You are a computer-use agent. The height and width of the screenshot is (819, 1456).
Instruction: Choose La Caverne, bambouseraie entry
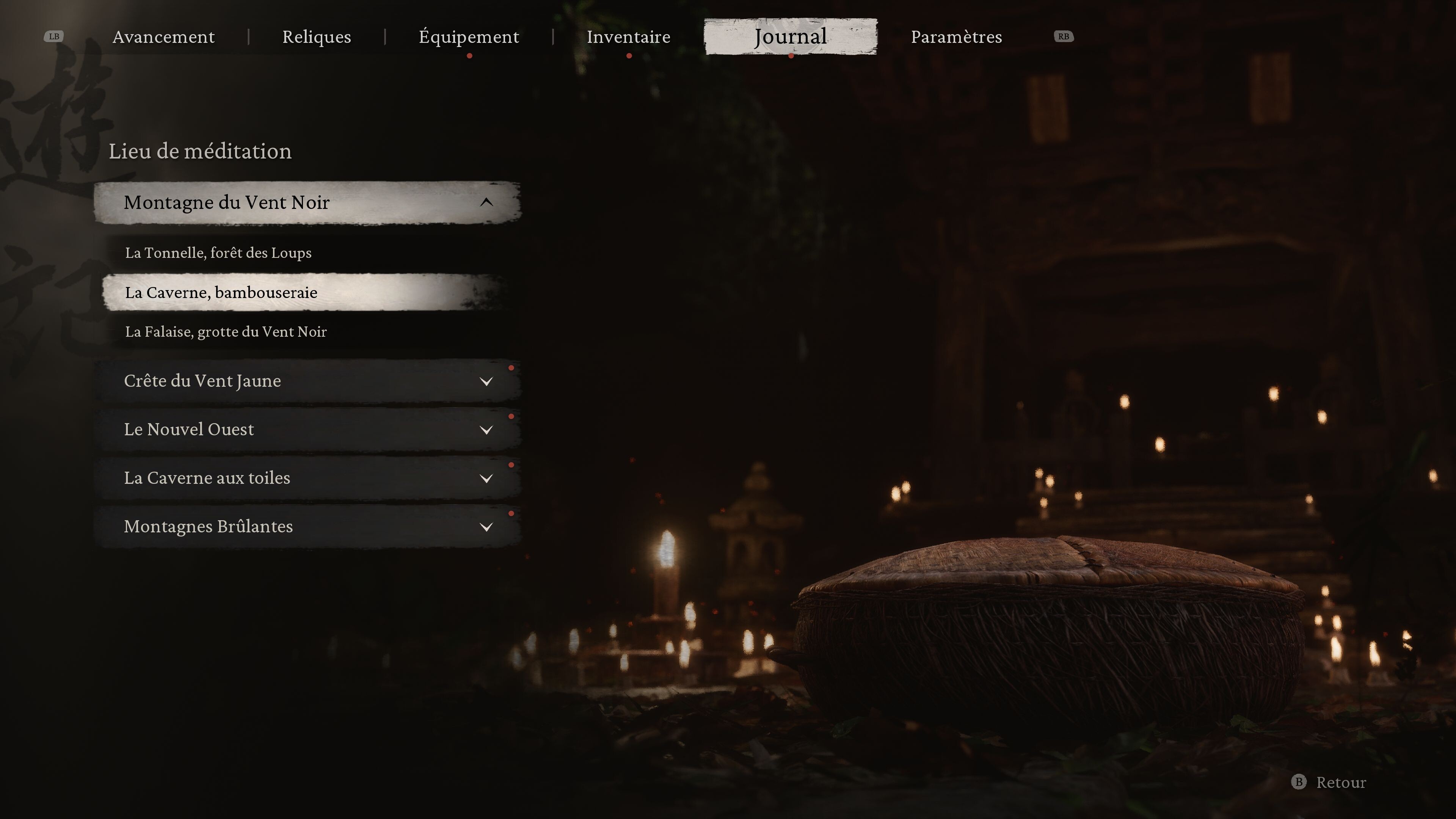point(221,292)
